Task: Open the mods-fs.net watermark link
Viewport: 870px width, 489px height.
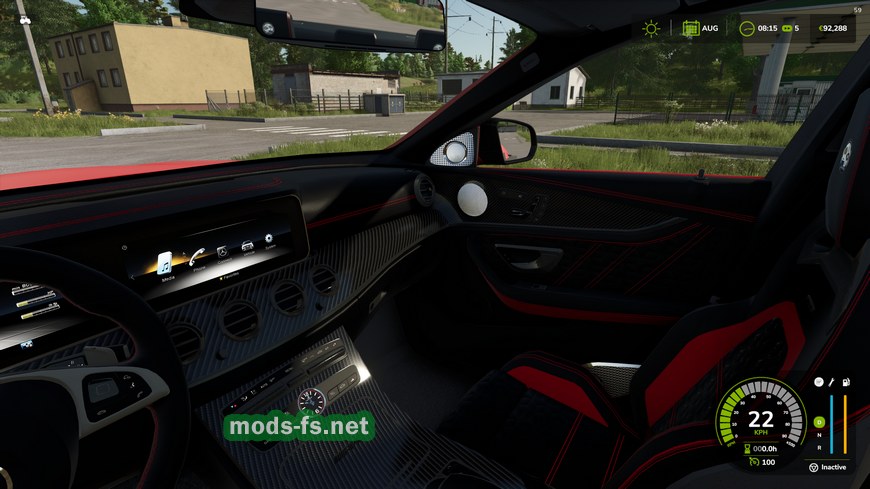Action: point(299,427)
